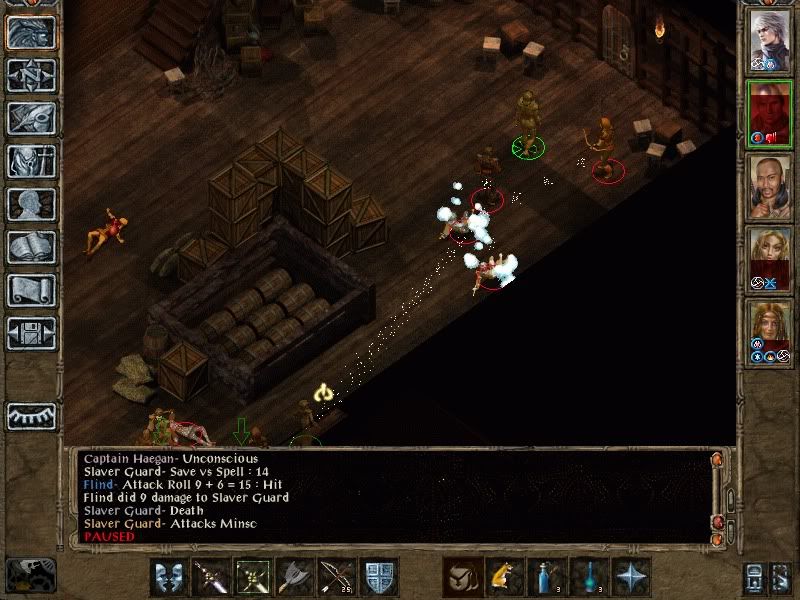Choose the bald man portrait
The image size is (800, 600).
point(770,186)
